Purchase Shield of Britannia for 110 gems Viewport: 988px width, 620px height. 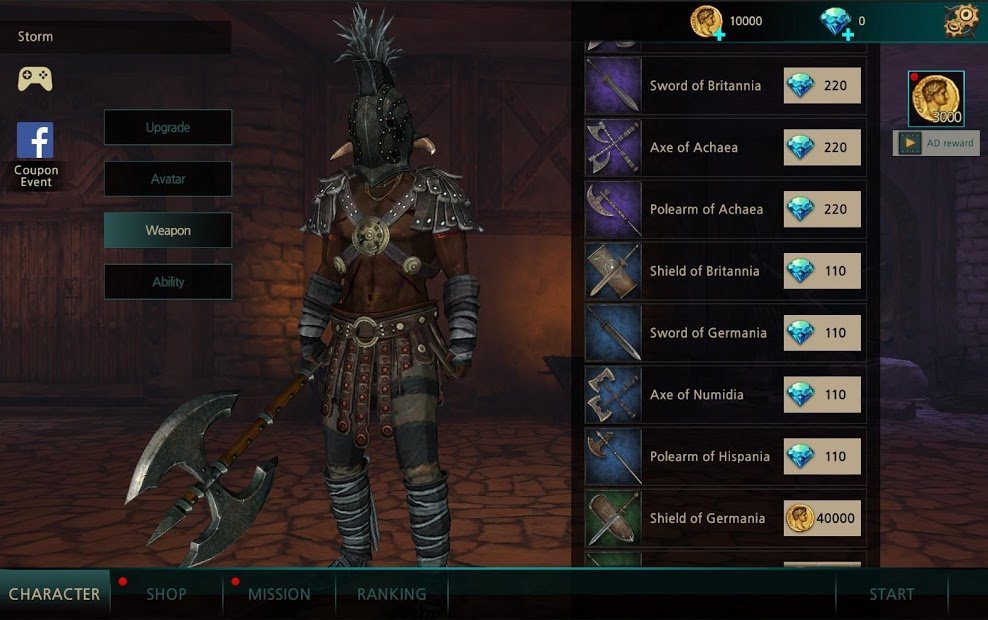coord(822,271)
